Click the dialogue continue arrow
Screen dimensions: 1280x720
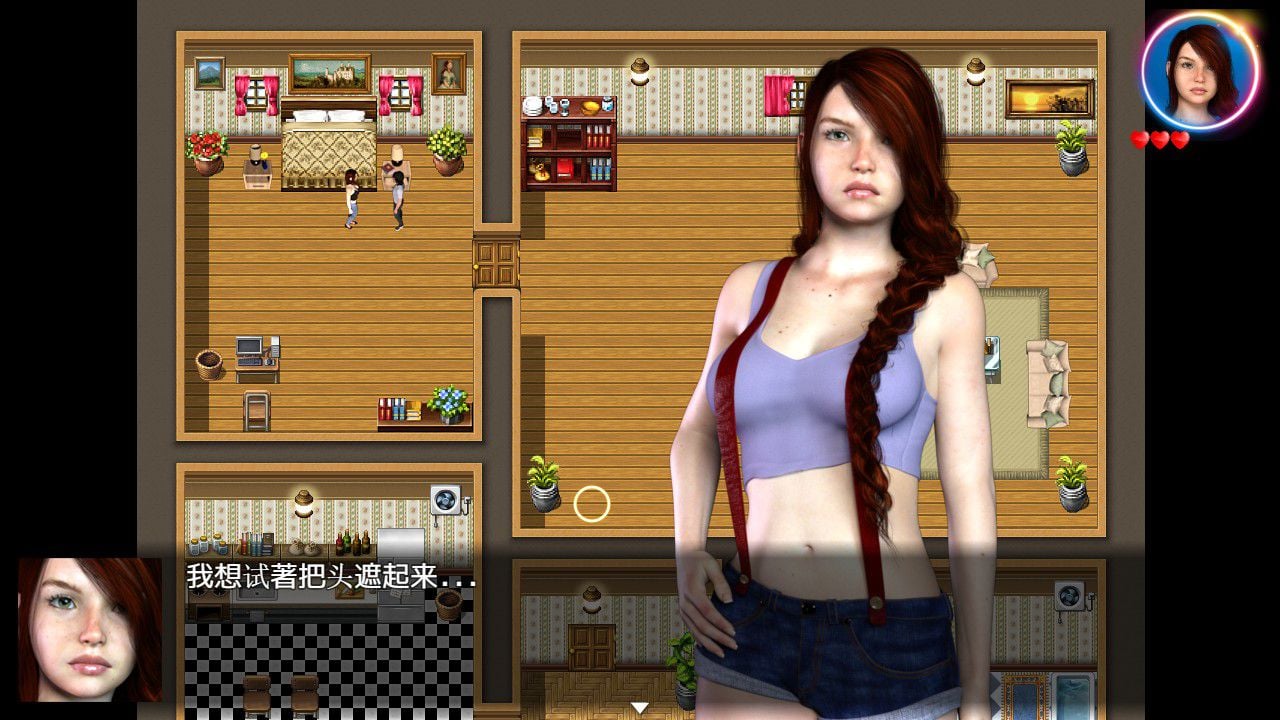[x=638, y=707]
